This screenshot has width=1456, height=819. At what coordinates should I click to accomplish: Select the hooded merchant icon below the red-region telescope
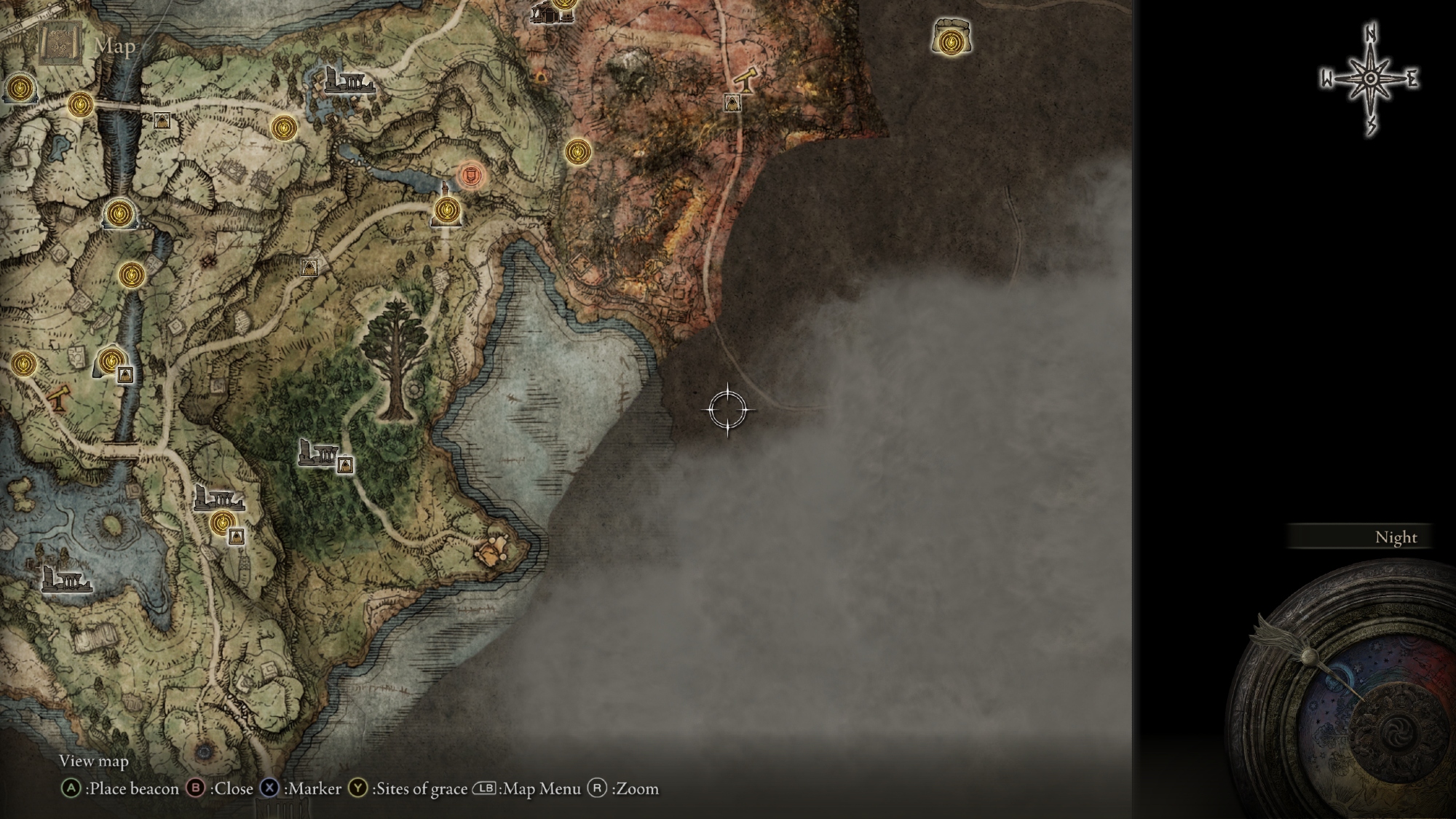point(732,103)
